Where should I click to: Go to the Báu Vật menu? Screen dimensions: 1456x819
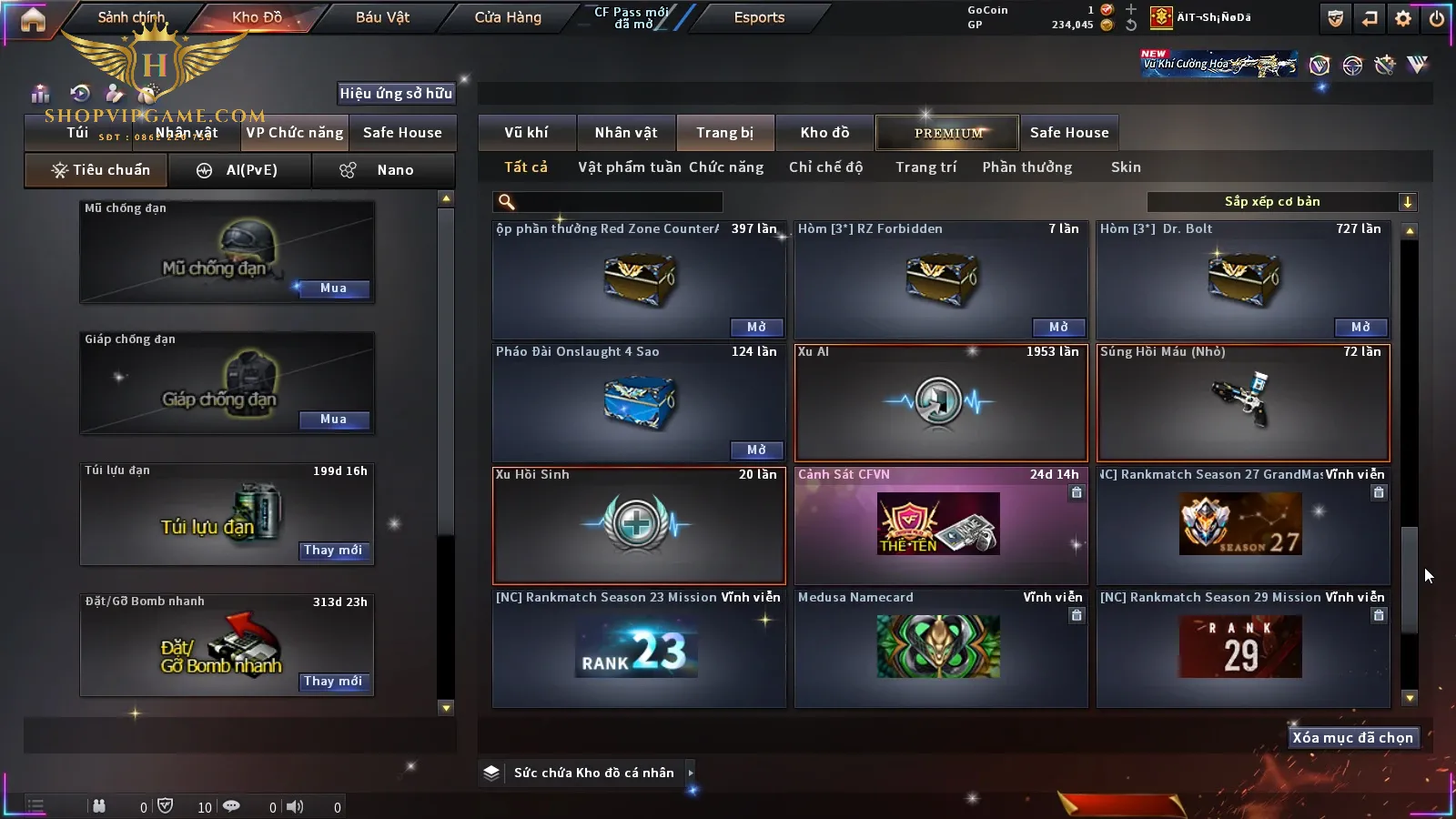[x=382, y=17]
